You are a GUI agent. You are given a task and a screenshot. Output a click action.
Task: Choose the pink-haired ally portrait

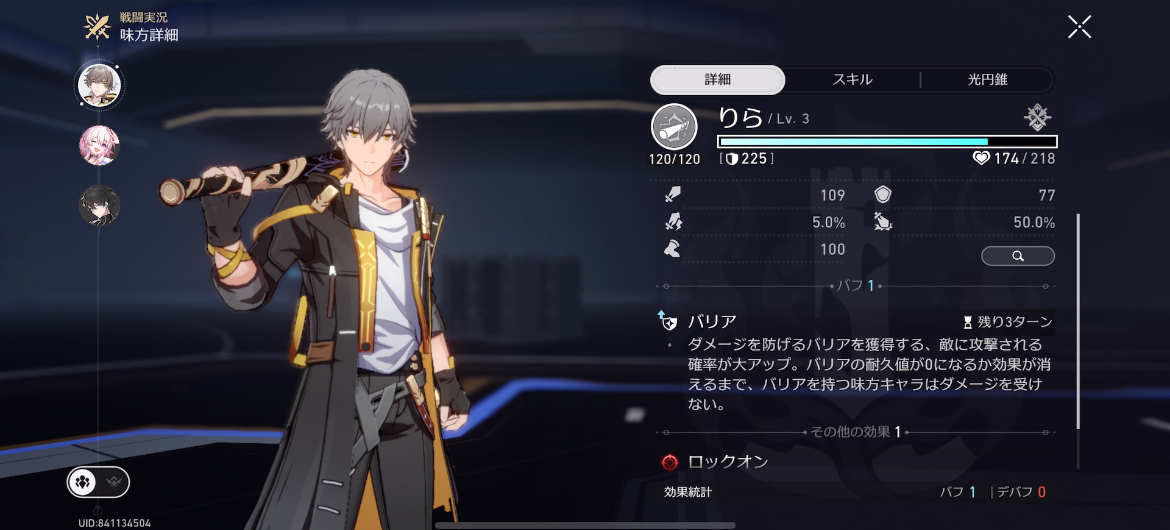100,146
